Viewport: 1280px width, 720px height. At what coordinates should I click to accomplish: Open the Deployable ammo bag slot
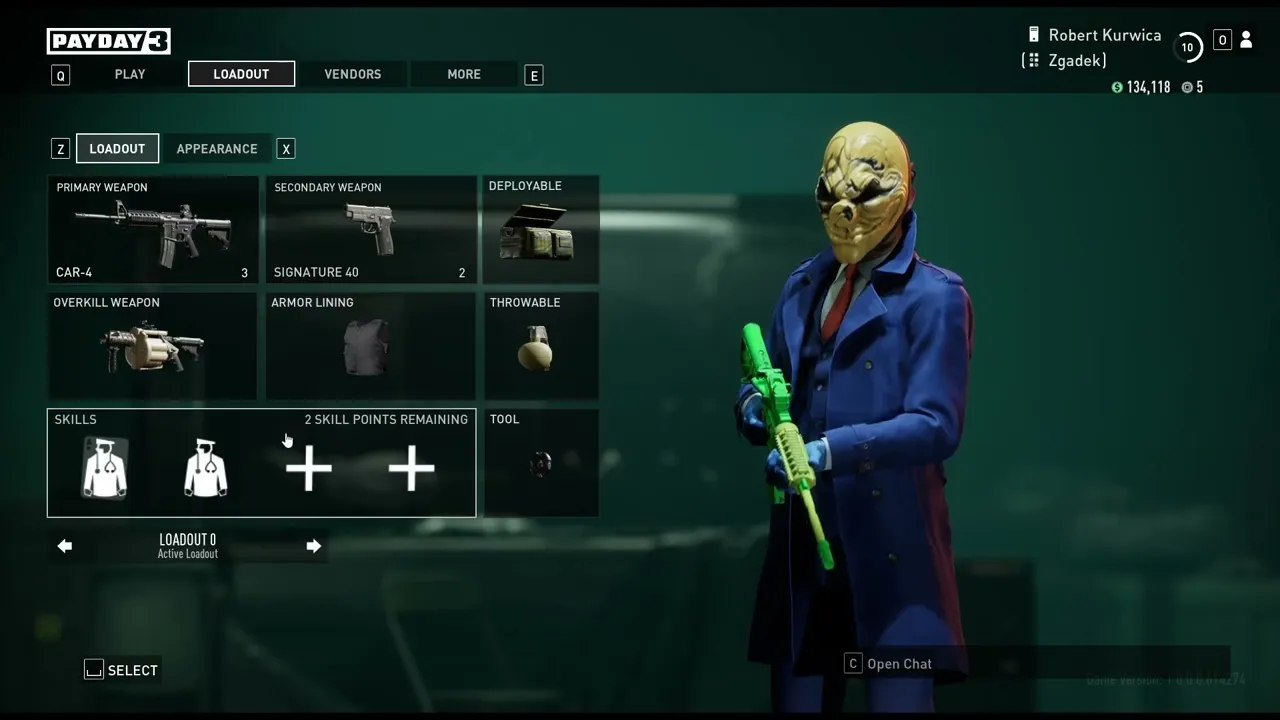pyautogui.click(x=541, y=230)
